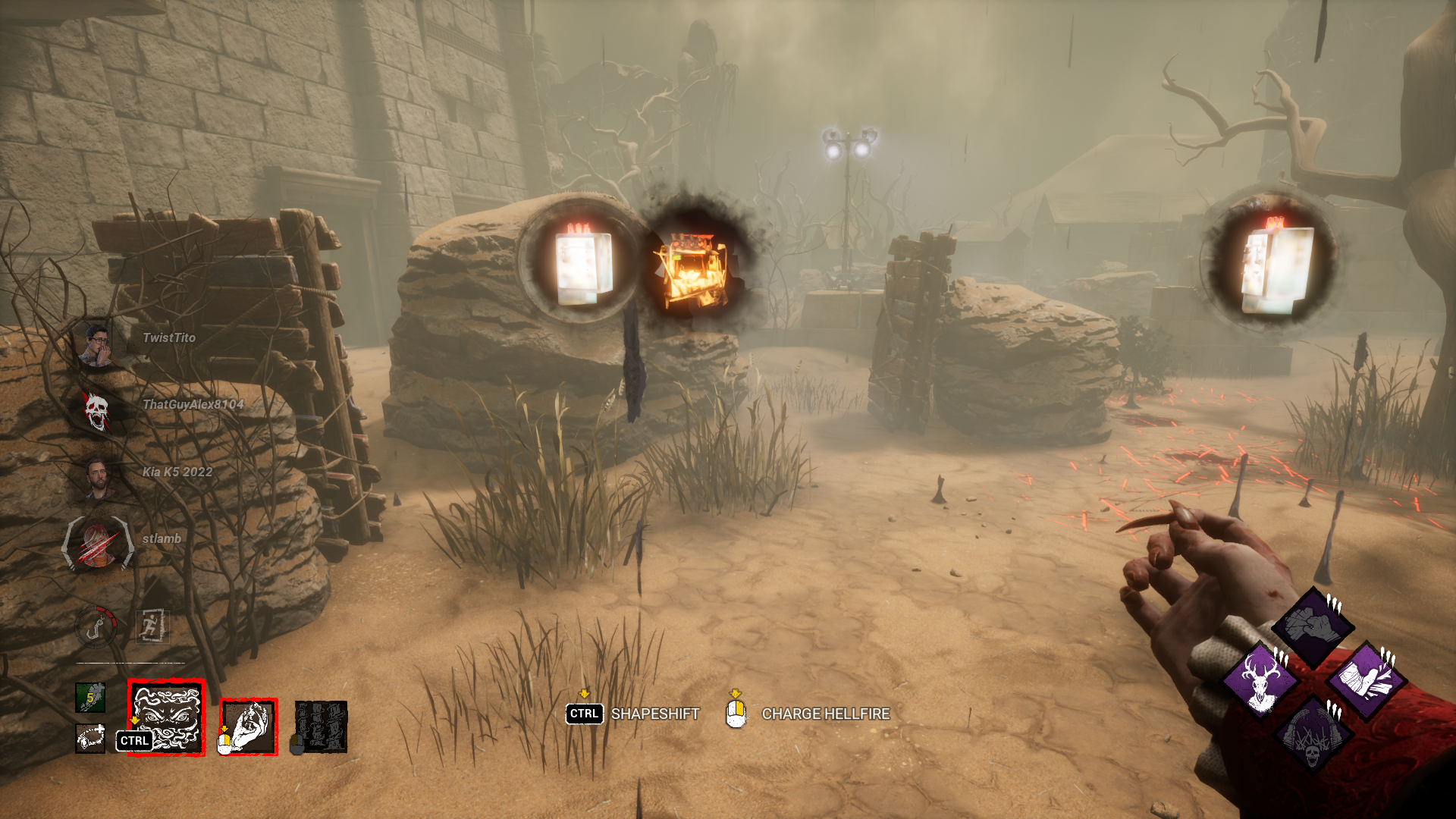This screenshot has height=819, width=1456.
Task: Click the hook counter icon
Action: tap(97, 627)
